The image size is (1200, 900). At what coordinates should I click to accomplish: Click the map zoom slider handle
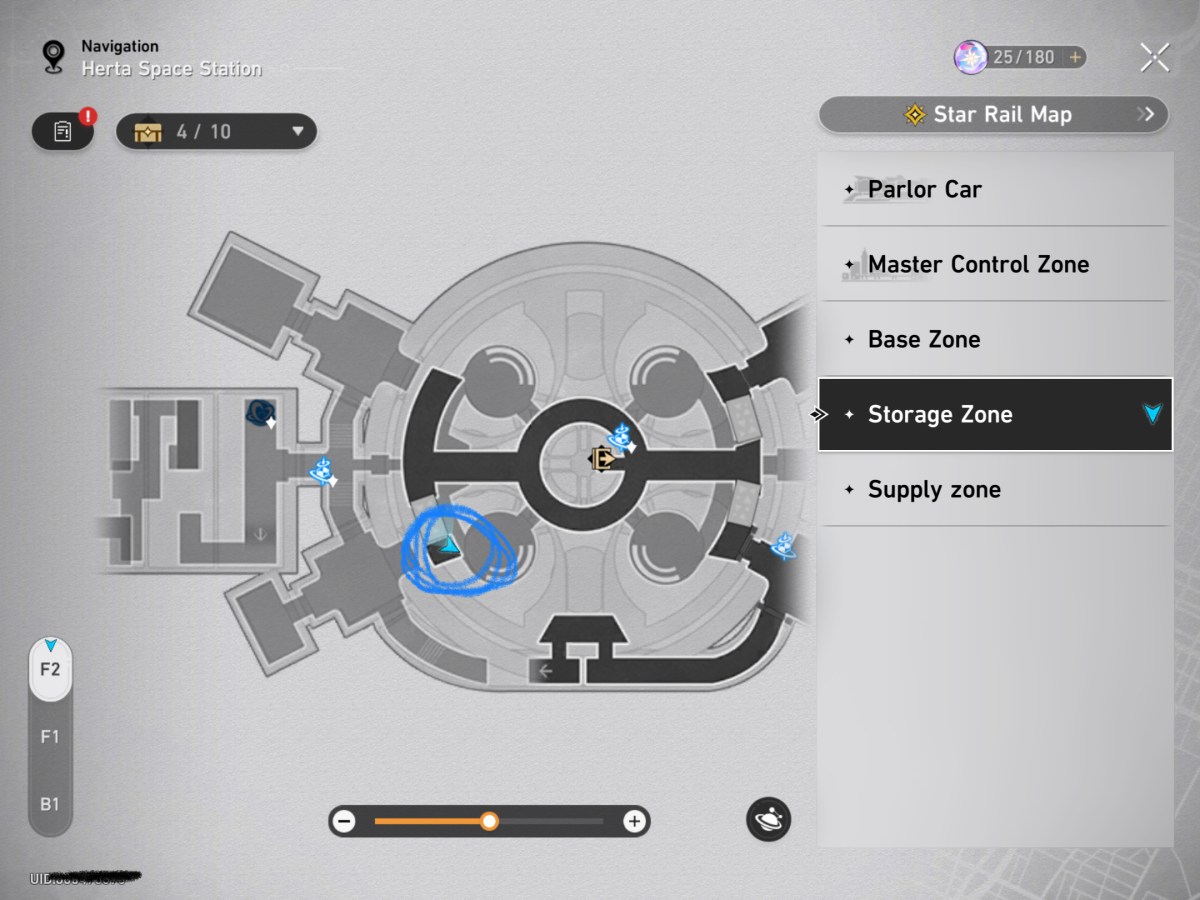click(489, 822)
